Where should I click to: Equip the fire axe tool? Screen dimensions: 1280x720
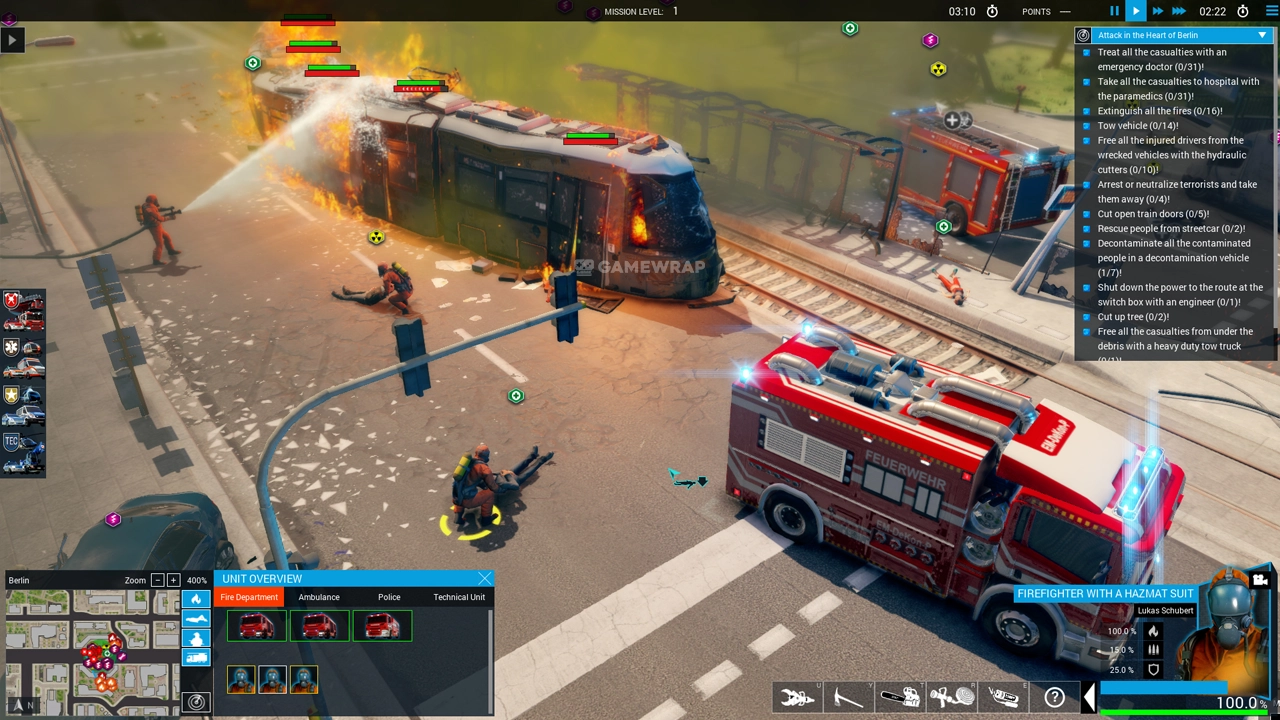pos(848,697)
